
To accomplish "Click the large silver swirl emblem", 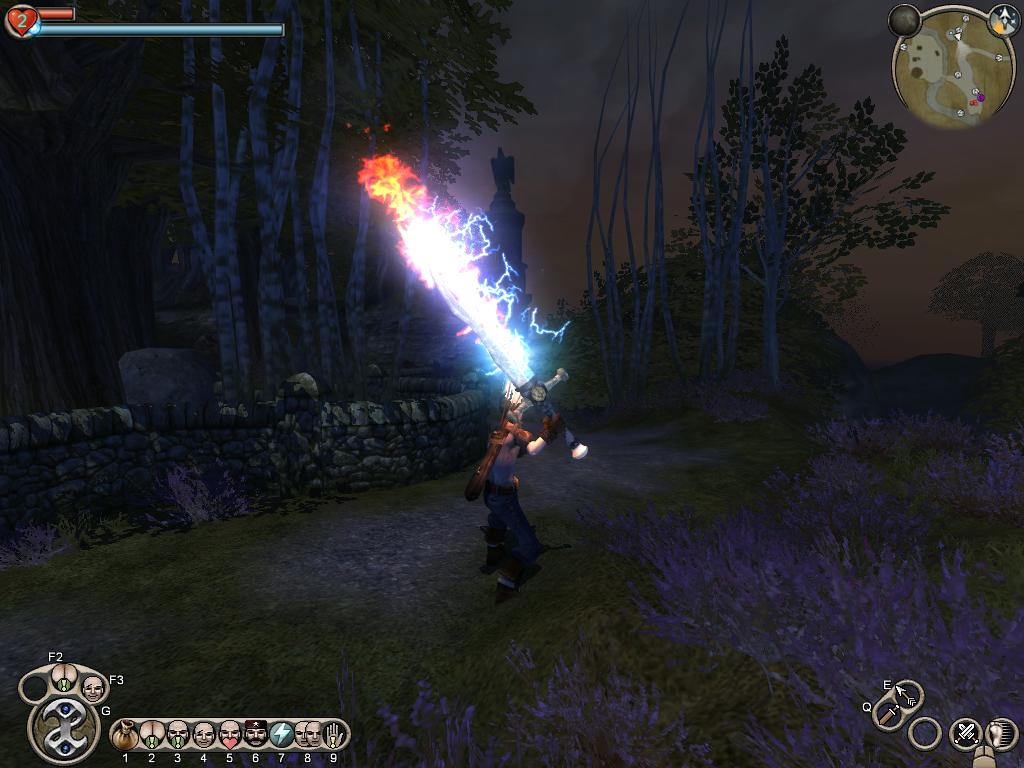I will click(x=62, y=727).
